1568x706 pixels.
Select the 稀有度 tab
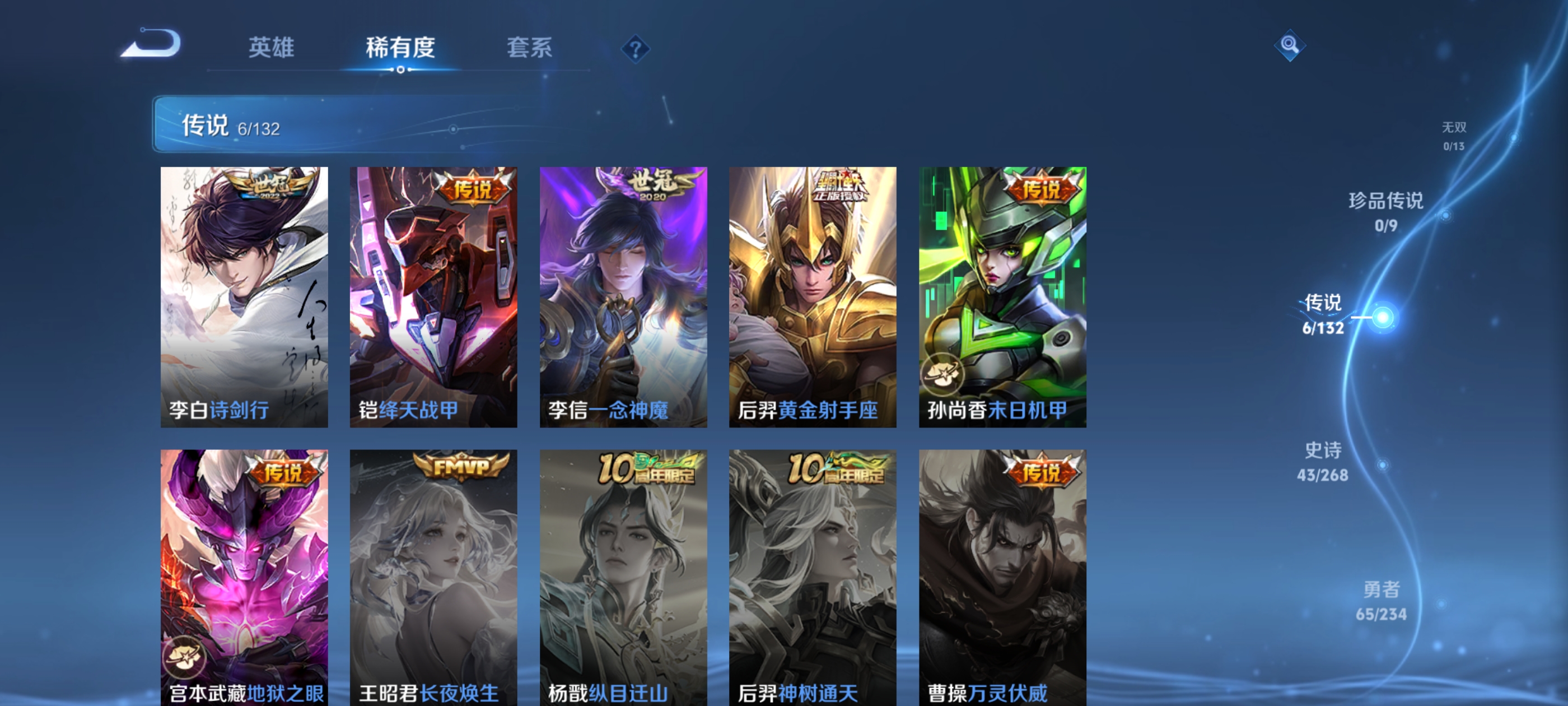pyautogui.click(x=400, y=48)
